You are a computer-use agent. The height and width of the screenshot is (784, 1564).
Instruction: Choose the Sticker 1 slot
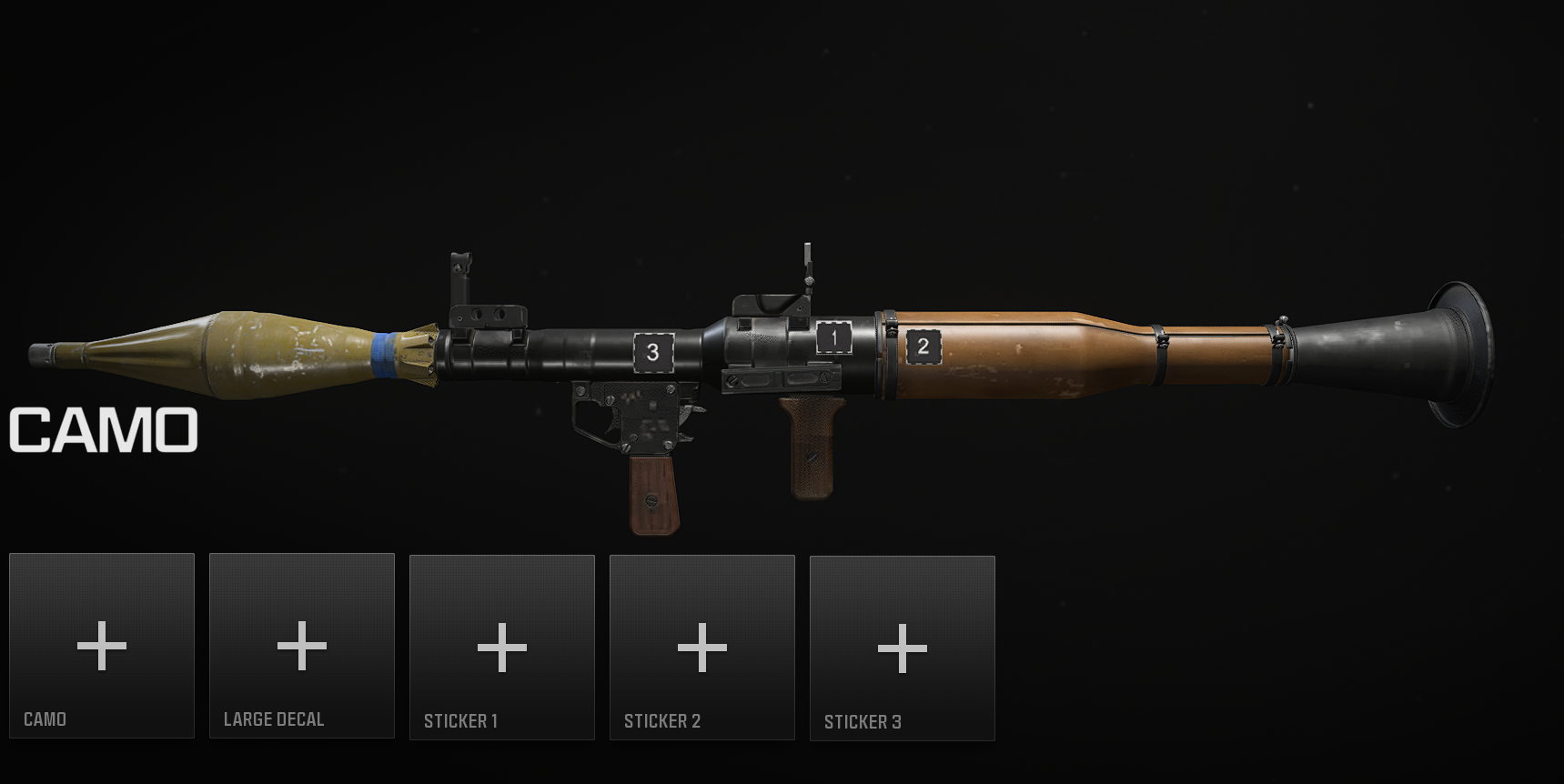click(502, 648)
